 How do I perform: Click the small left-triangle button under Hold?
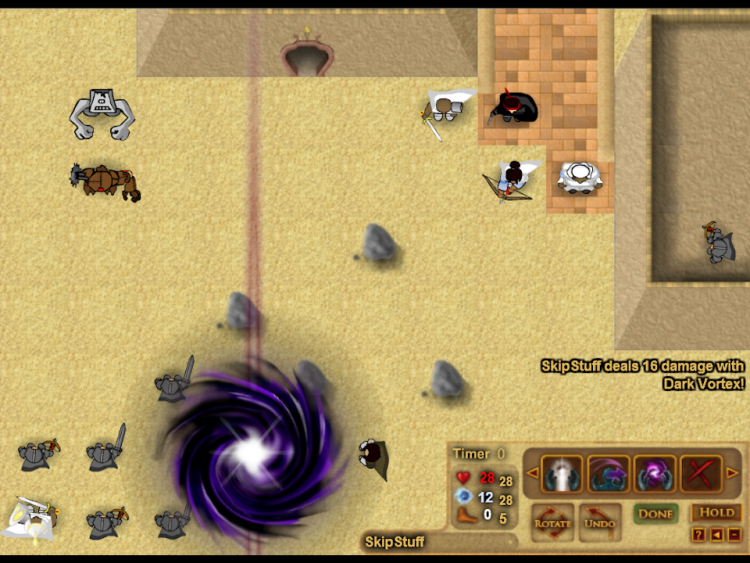(716, 535)
